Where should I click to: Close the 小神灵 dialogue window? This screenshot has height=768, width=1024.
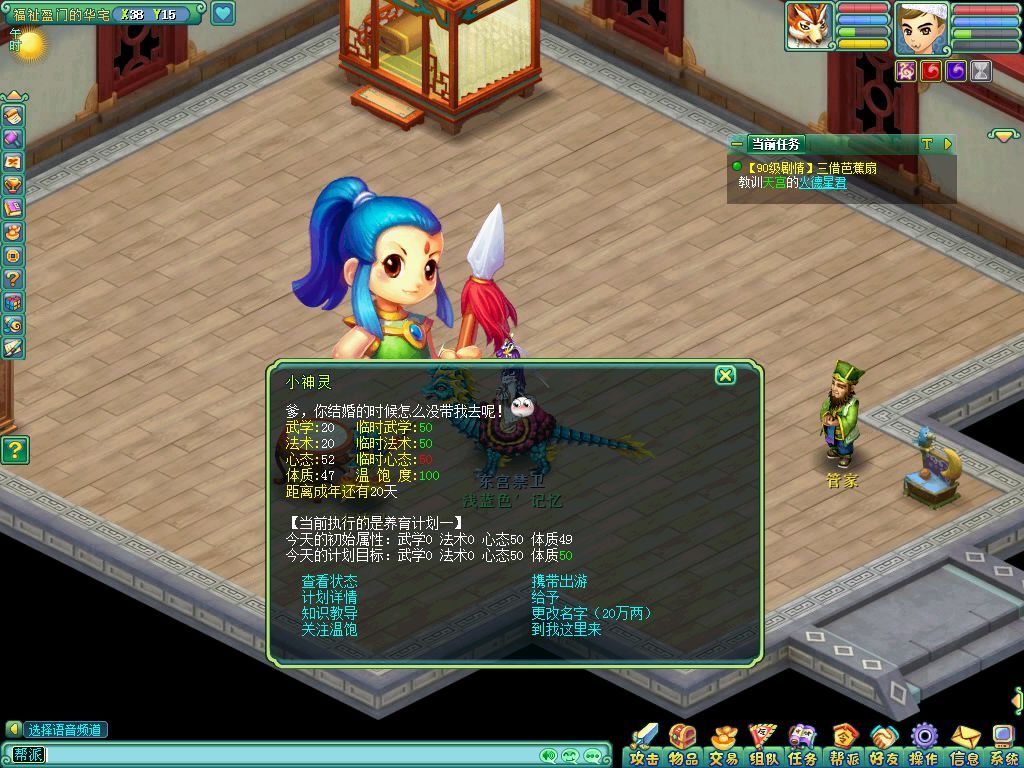[725, 375]
